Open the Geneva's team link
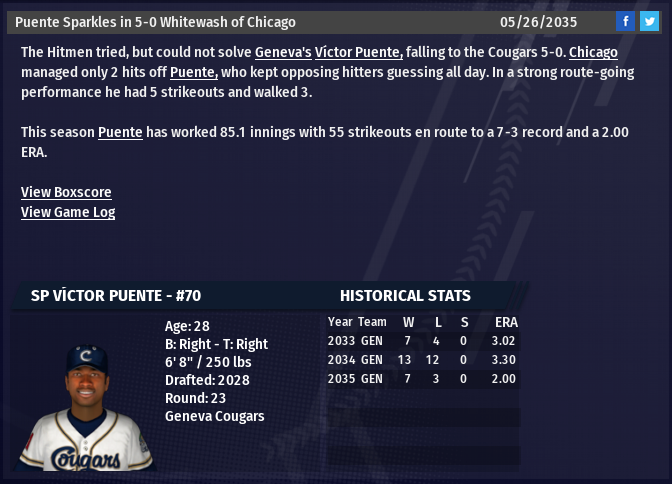Viewport: 672px width, 484px height. click(283, 52)
